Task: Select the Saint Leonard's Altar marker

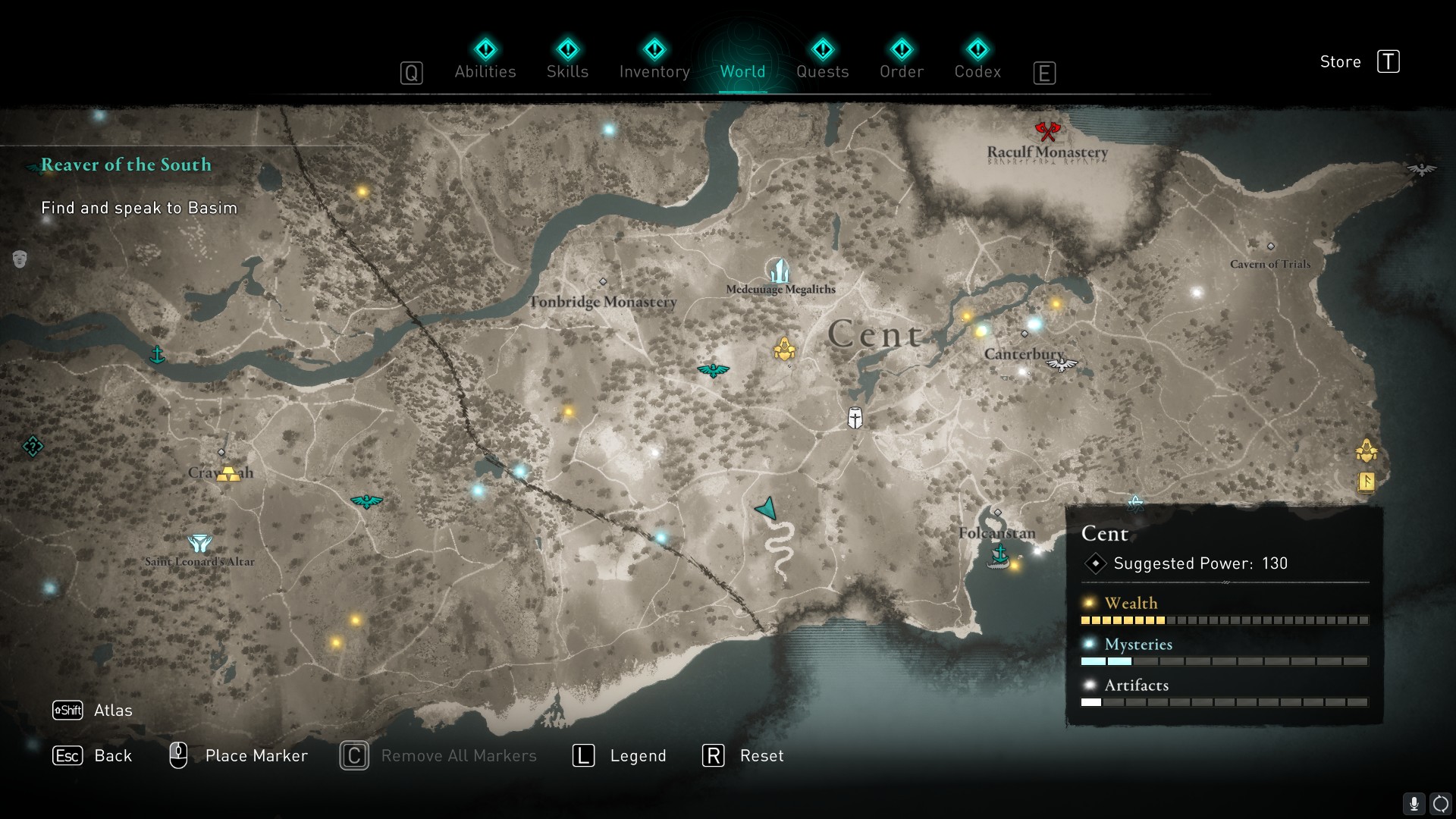Action: (x=199, y=543)
